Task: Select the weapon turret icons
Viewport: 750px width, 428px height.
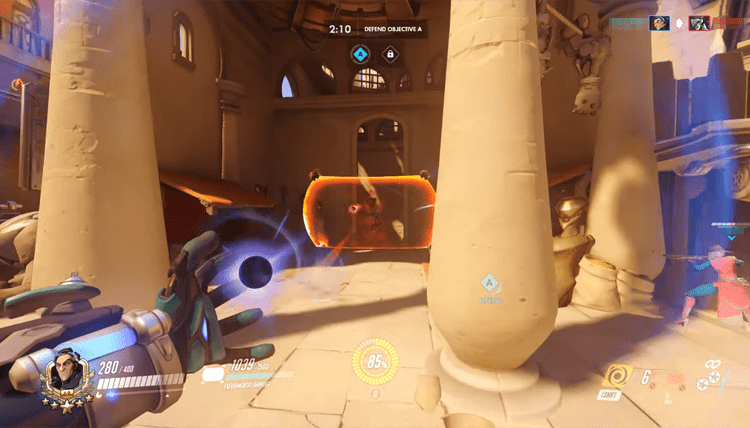Action: 715,381
